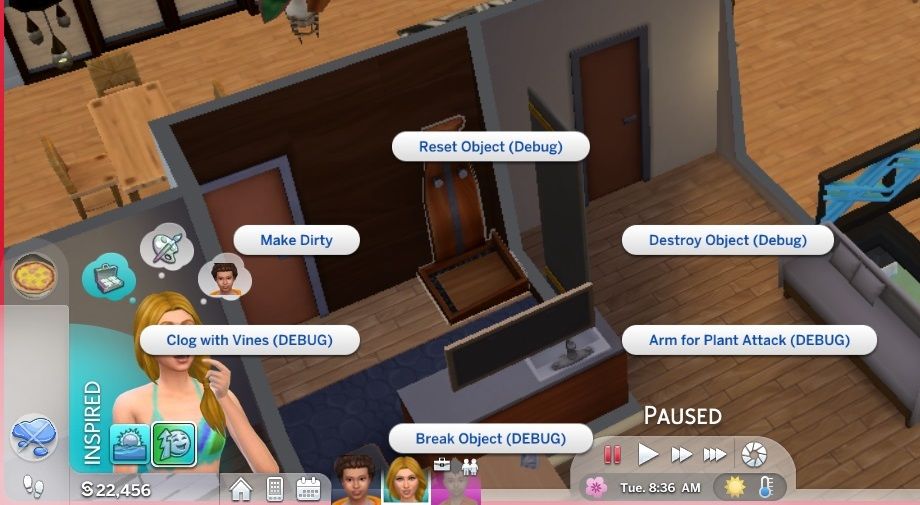This screenshot has width=920, height=505.
Task: Click the pink flower season icon
Action: point(596,487)
